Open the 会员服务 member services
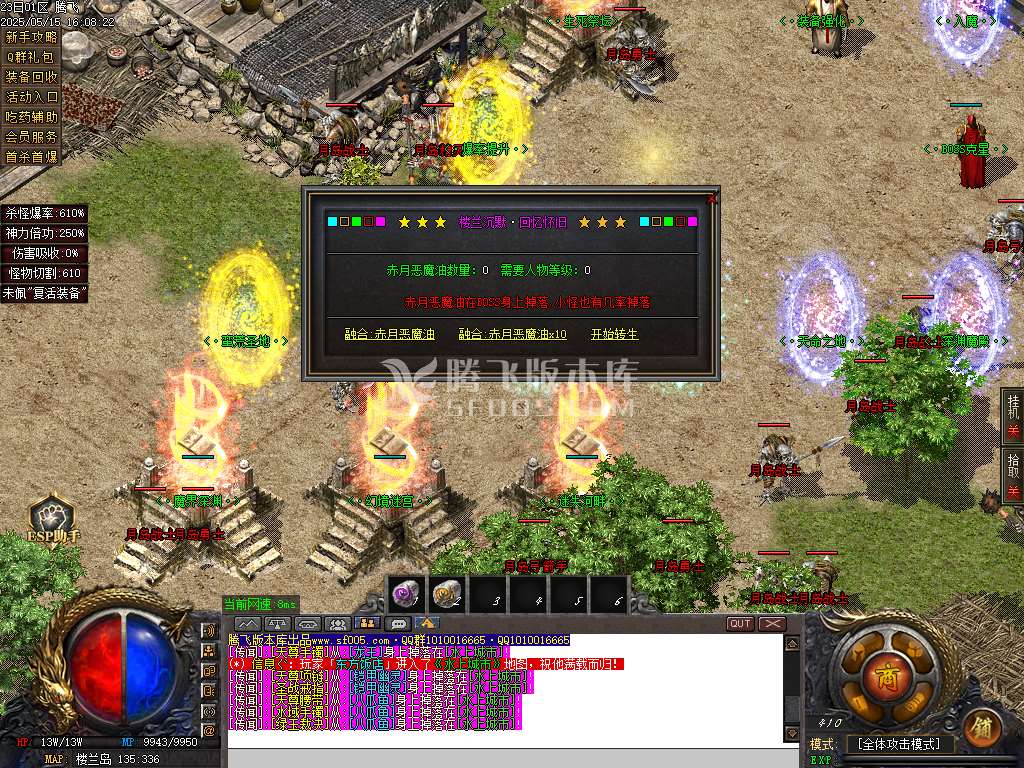Viewport: 1024px width, 768px height. [x=31, y=137]
